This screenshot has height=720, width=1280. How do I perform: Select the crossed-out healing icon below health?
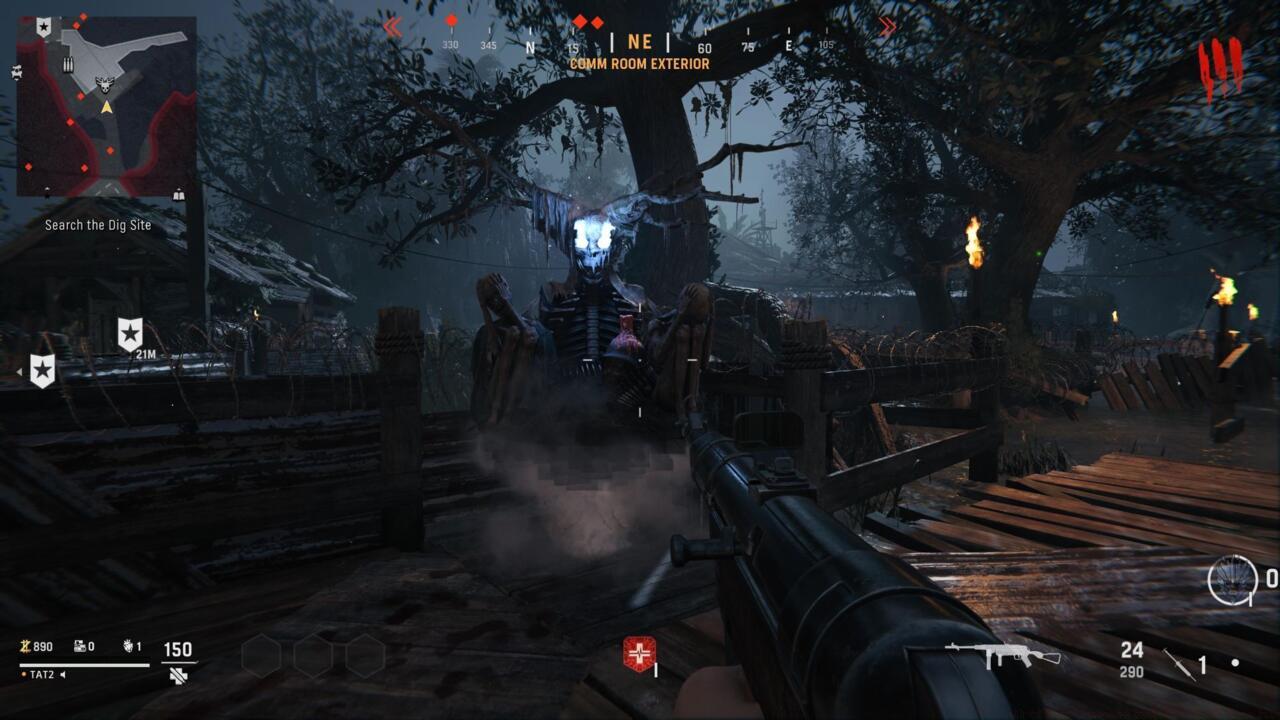[177, 675]
